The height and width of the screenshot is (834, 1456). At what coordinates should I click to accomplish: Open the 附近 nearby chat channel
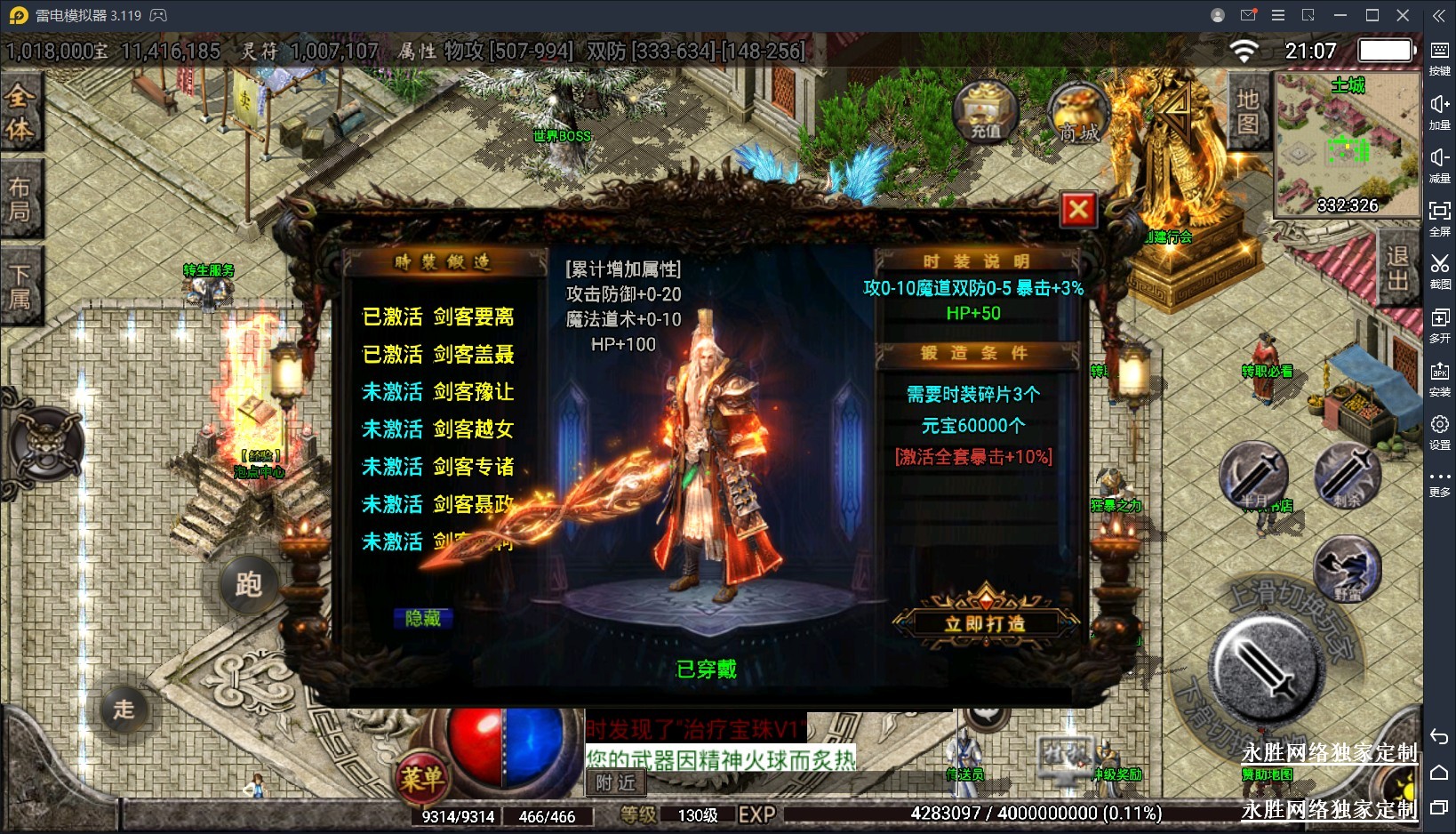coord(615,782)
